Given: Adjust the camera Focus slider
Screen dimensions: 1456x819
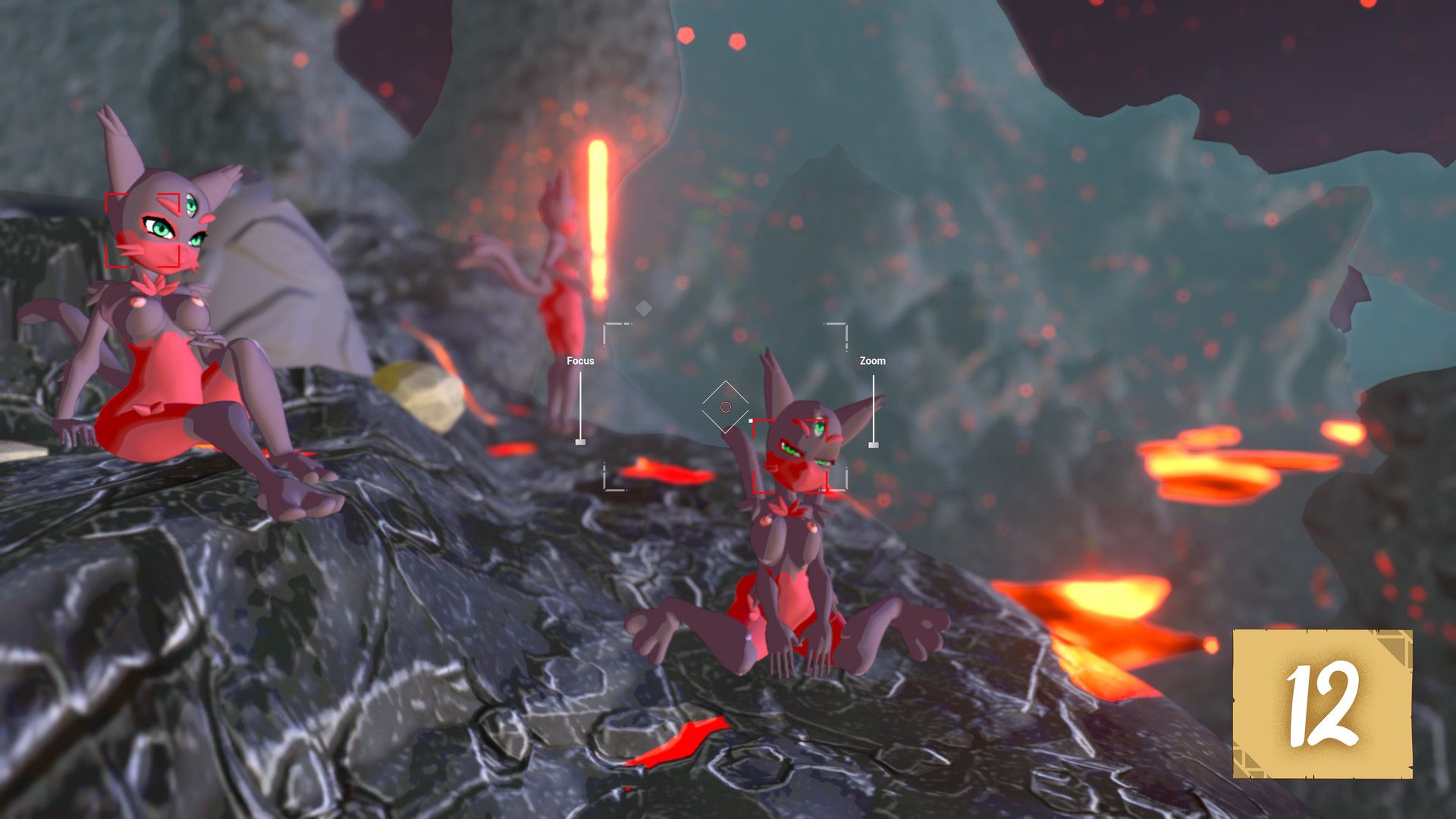Looking at the screenshot, I should click(x=580, y=441).
